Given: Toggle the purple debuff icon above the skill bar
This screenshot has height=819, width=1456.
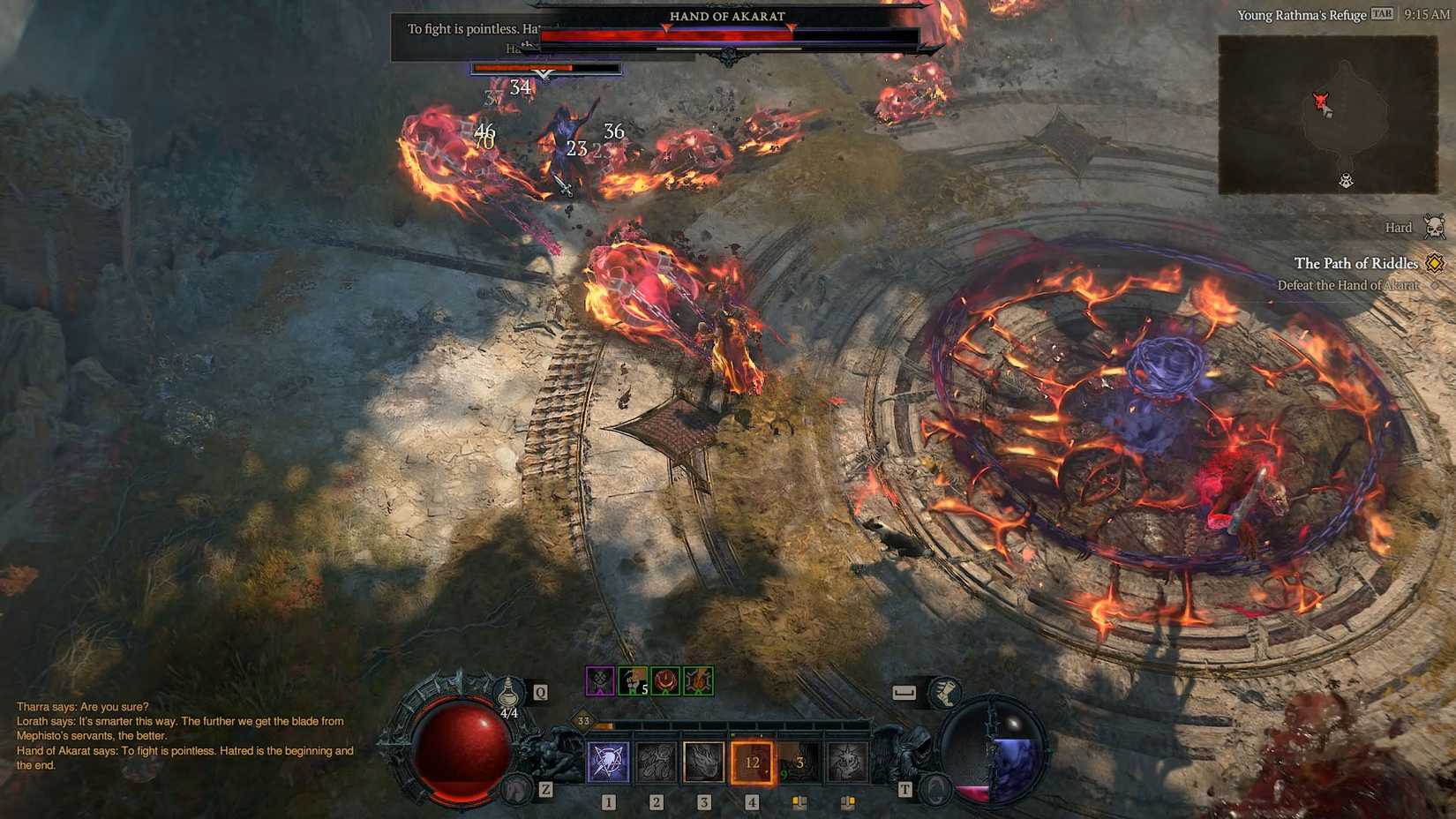Looking at the screenshot, I should pos(600,680).
